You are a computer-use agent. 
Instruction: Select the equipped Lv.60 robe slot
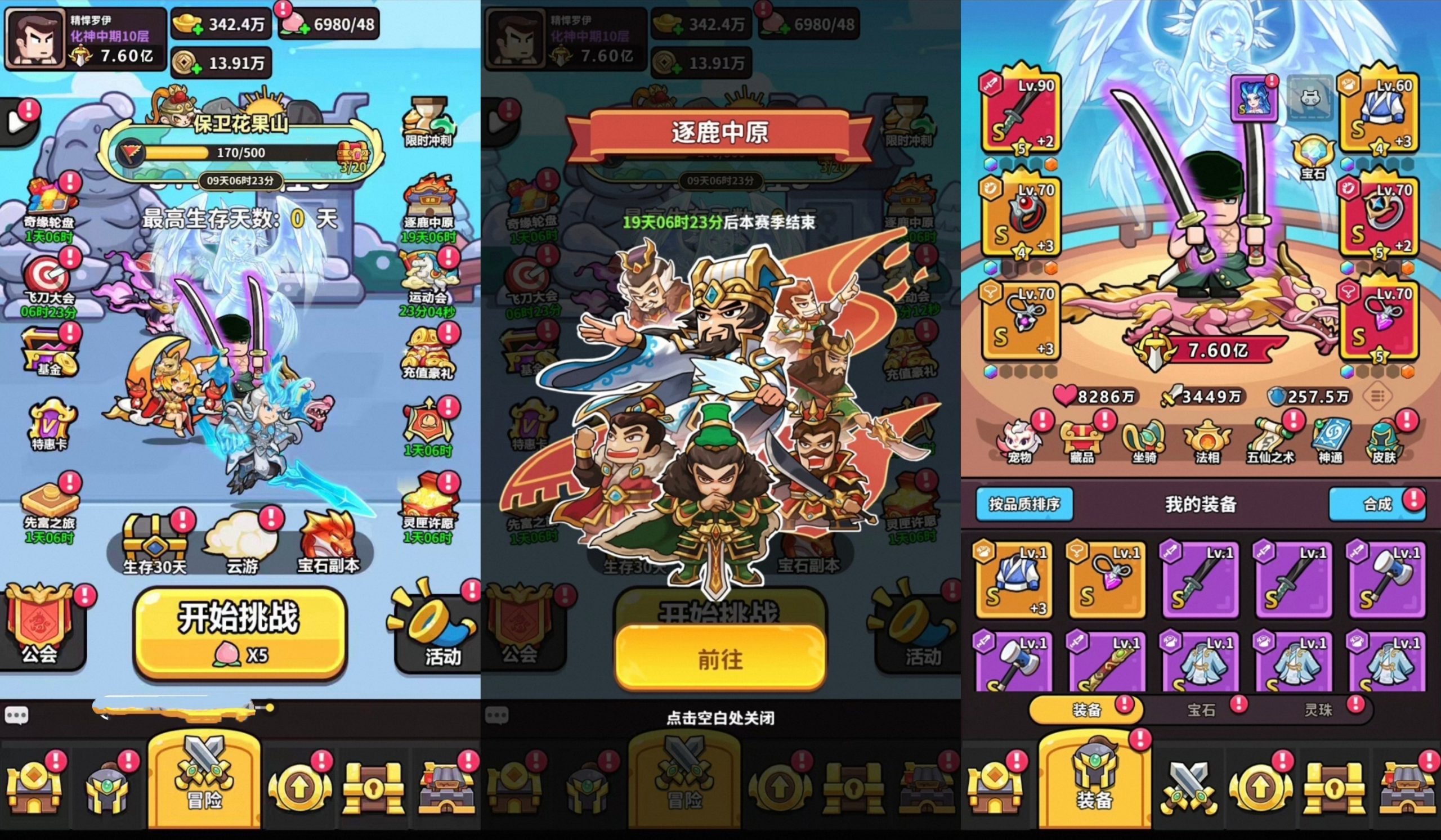[1379, 114]
